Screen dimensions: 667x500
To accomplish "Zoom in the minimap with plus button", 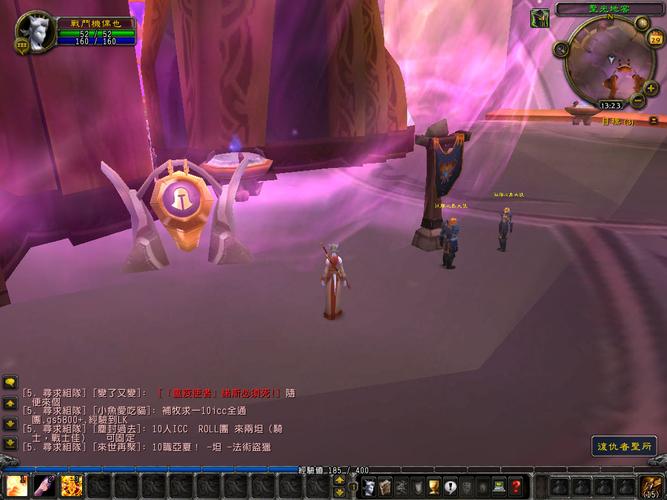I will tap(651, 88).
